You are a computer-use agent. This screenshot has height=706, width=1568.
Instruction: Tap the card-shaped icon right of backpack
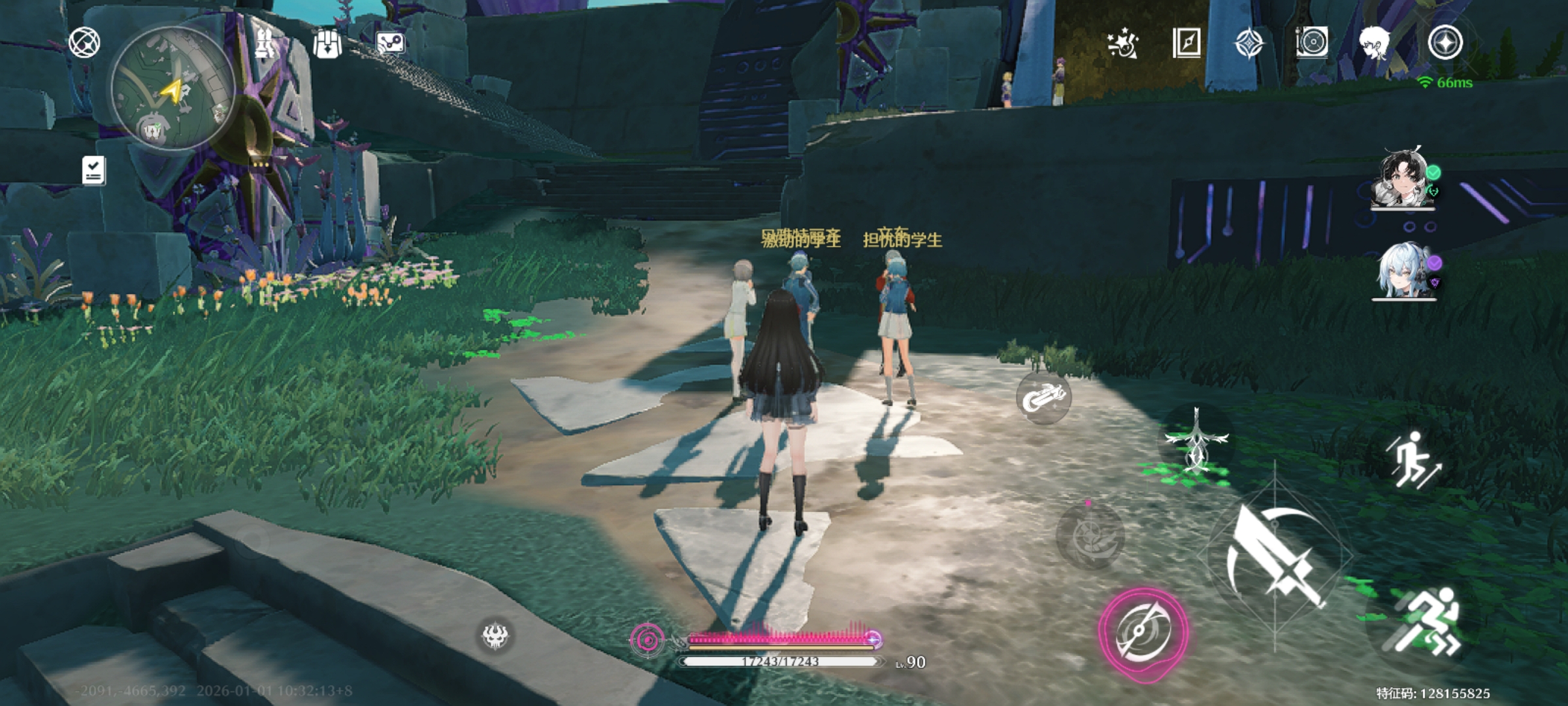[x=391, y=44]
